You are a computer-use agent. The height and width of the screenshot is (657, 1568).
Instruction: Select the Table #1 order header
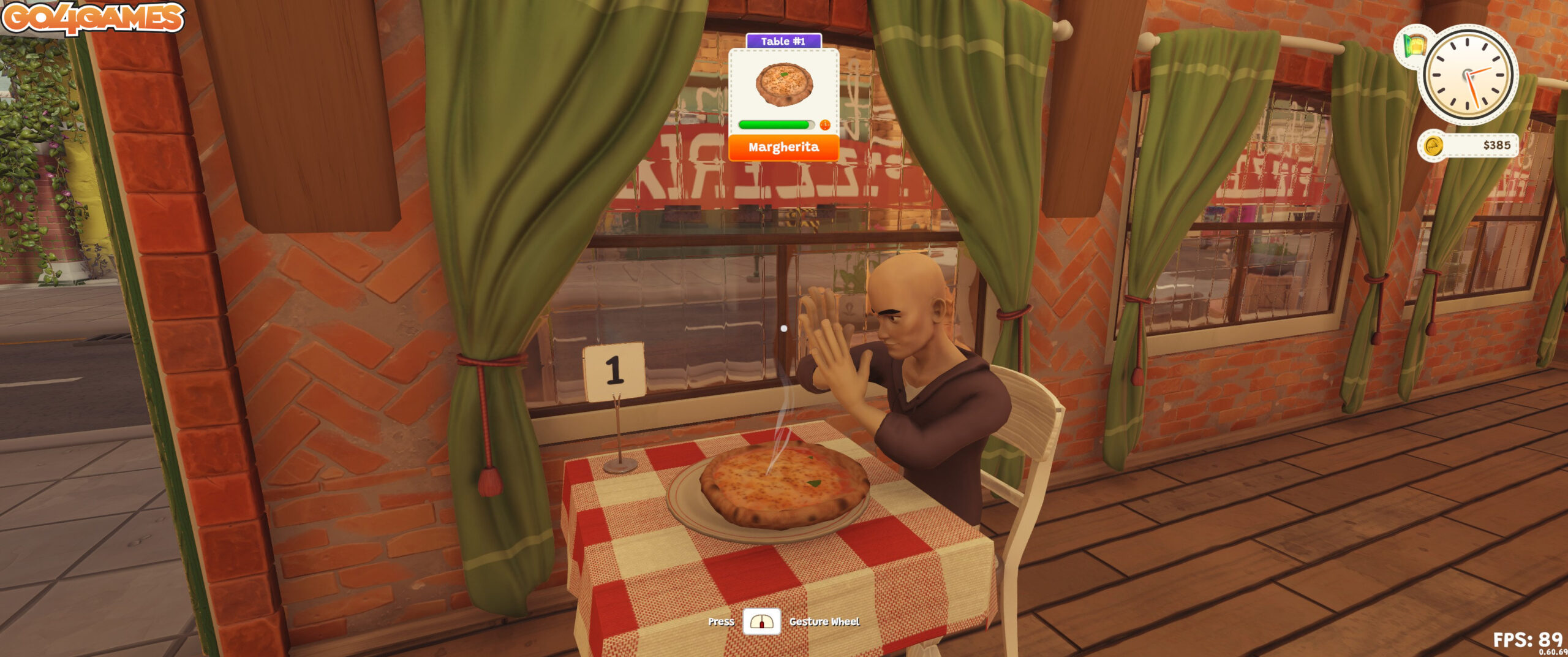point(783,41)
